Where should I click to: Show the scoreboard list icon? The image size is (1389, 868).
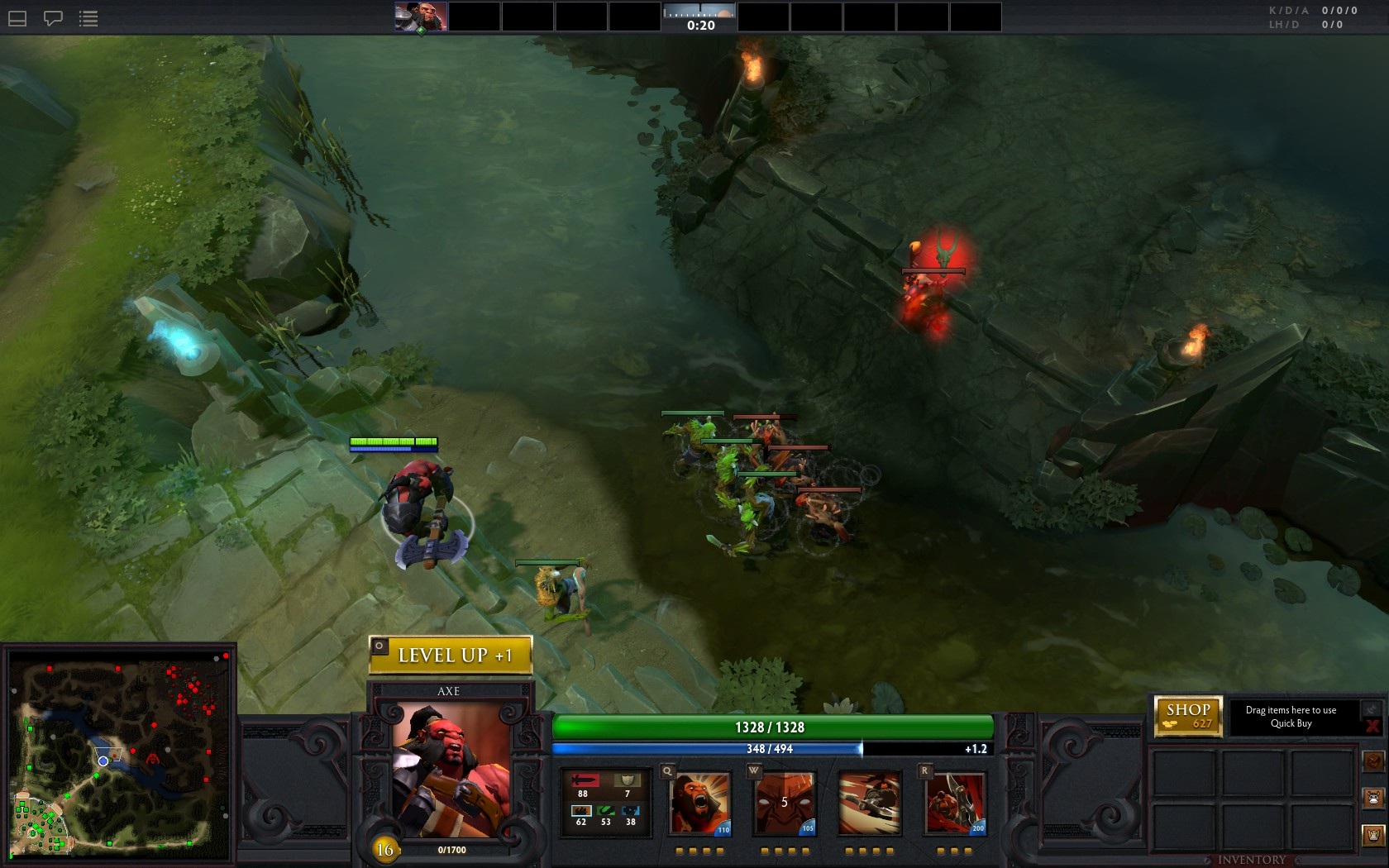tap(88, 18)
